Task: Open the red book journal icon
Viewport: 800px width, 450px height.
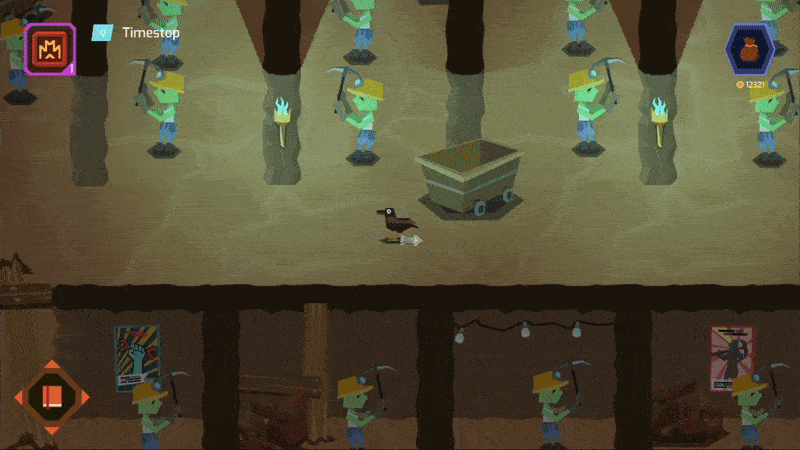Action: (51, 397)
